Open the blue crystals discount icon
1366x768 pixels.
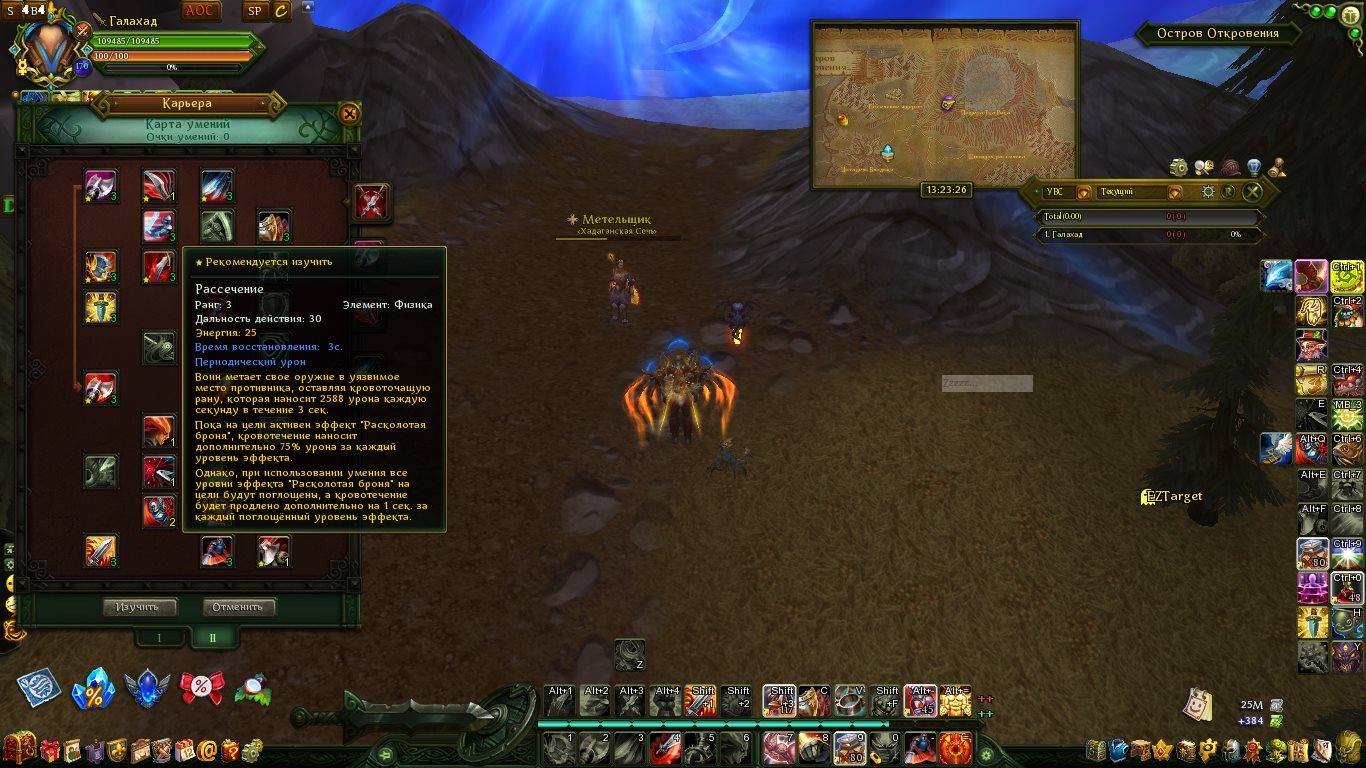coord(93,688)
